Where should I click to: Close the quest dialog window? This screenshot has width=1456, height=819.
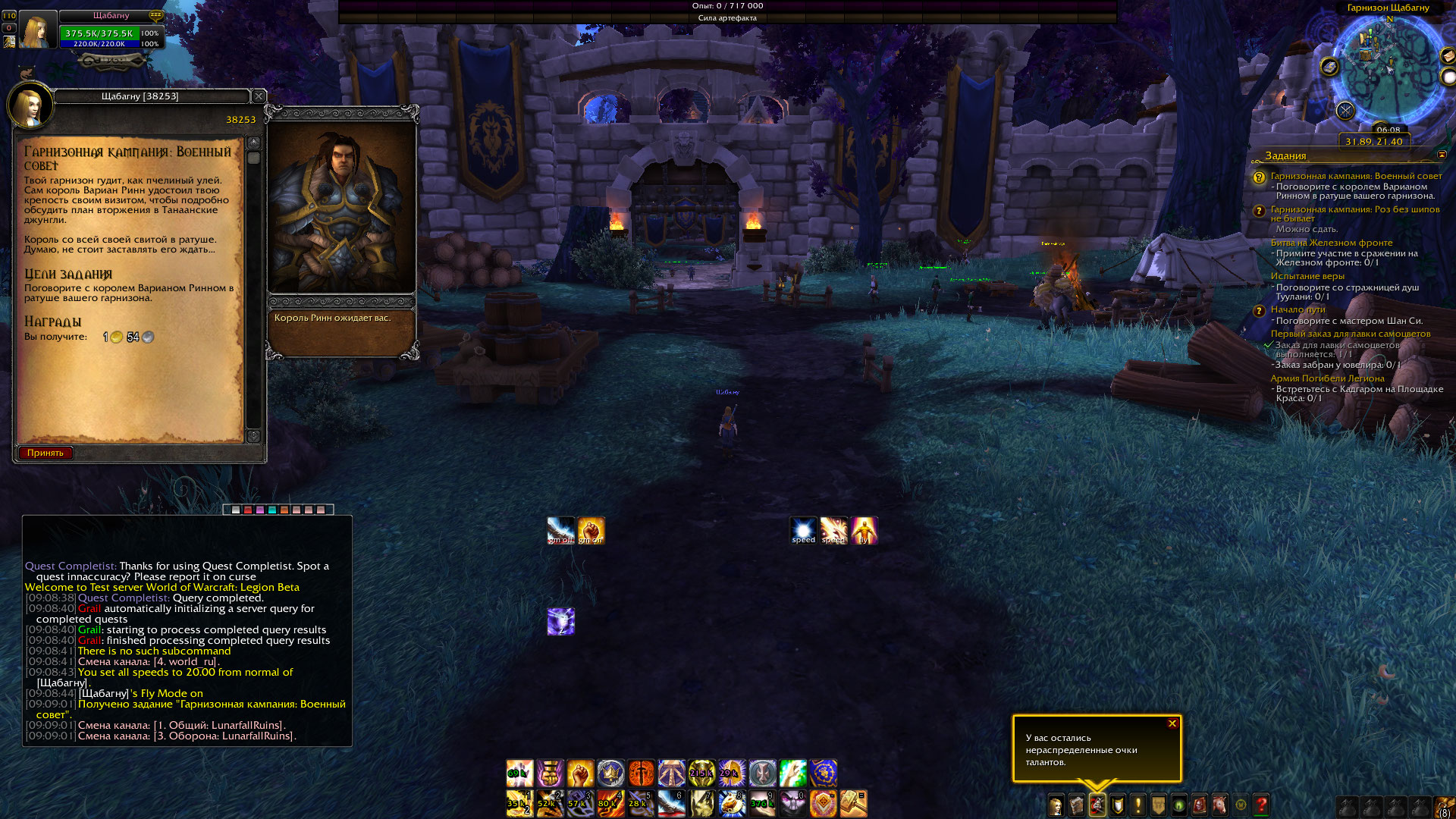click(259, 96)
